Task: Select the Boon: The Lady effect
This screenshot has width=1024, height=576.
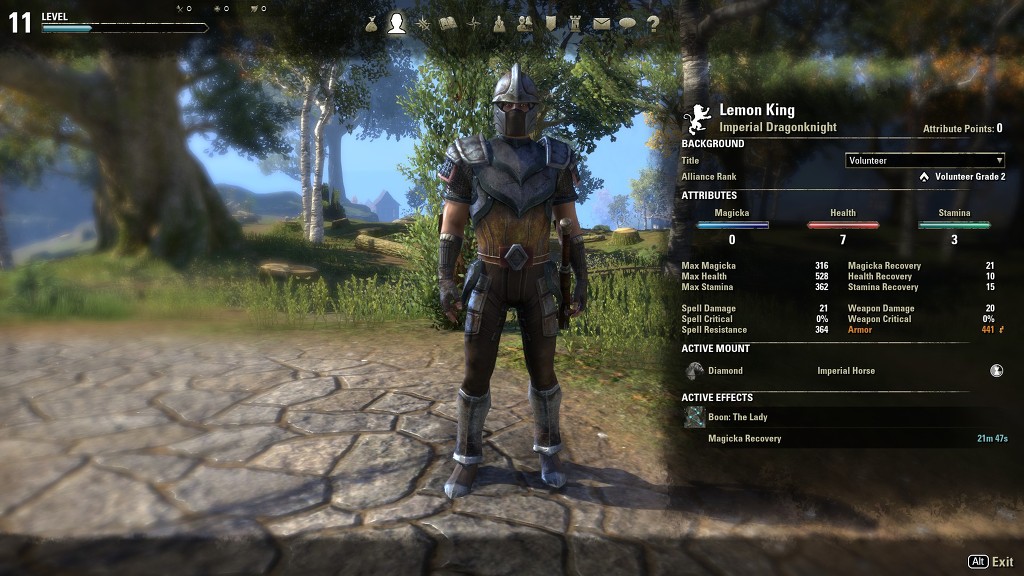Action: (x=738, y=417)
